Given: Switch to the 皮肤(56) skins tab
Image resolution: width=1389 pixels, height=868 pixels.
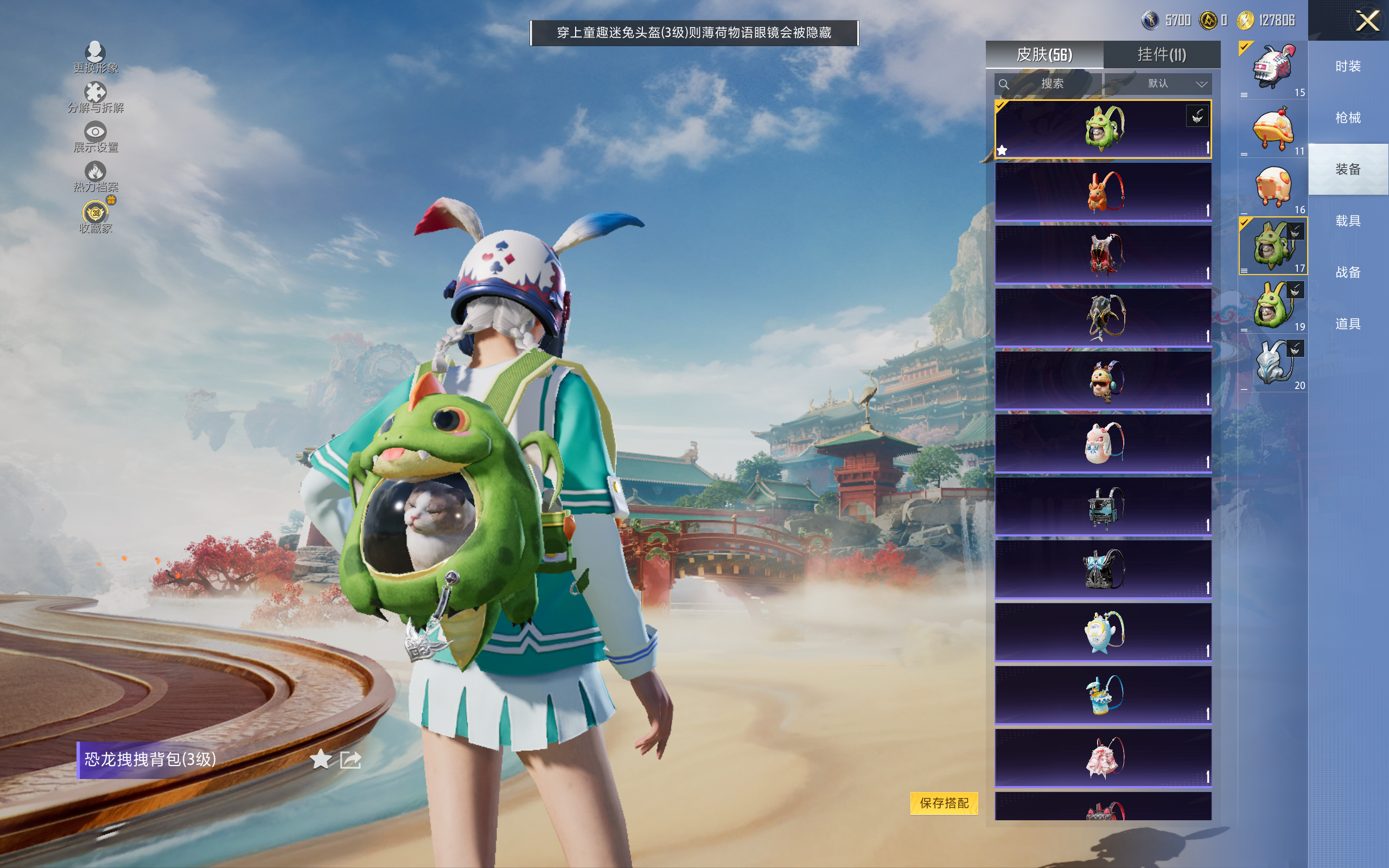Looking at the screenshot, I should pyautogui.click(x=1044, y=55).
